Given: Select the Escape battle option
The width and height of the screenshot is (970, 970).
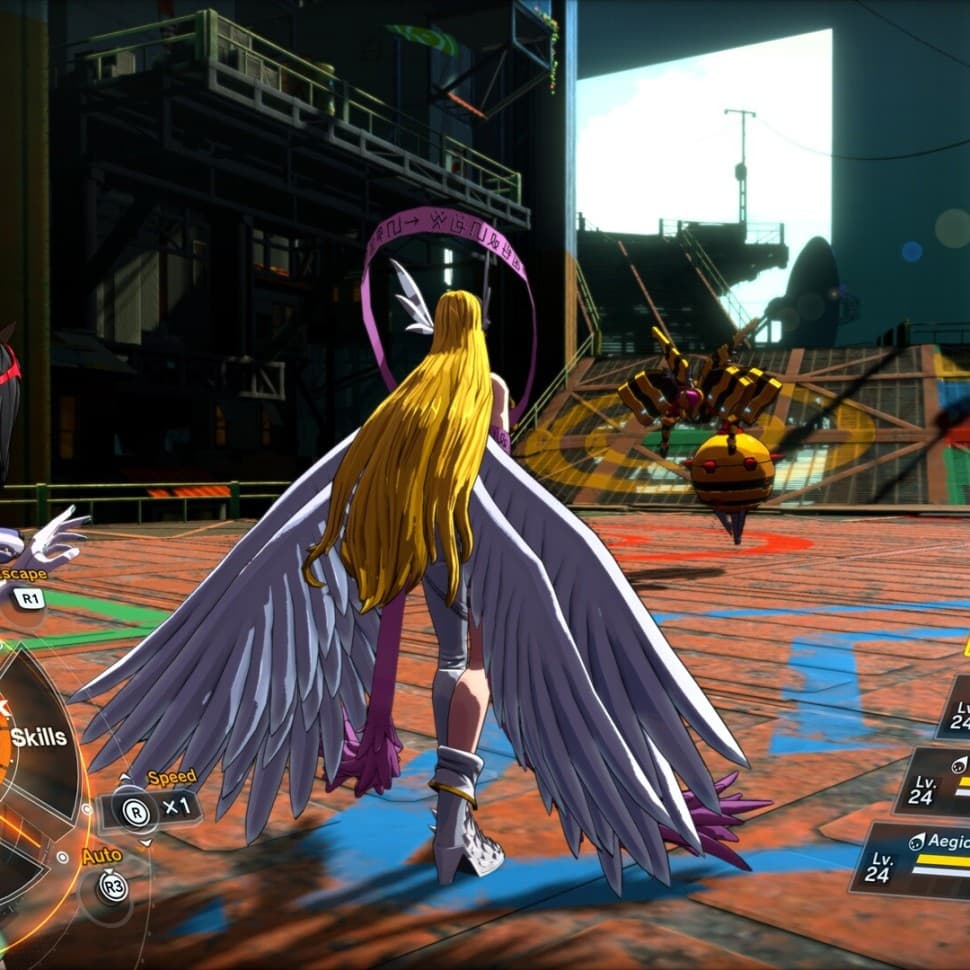Looking at the screenshot, I should click(x=27, y=598).
